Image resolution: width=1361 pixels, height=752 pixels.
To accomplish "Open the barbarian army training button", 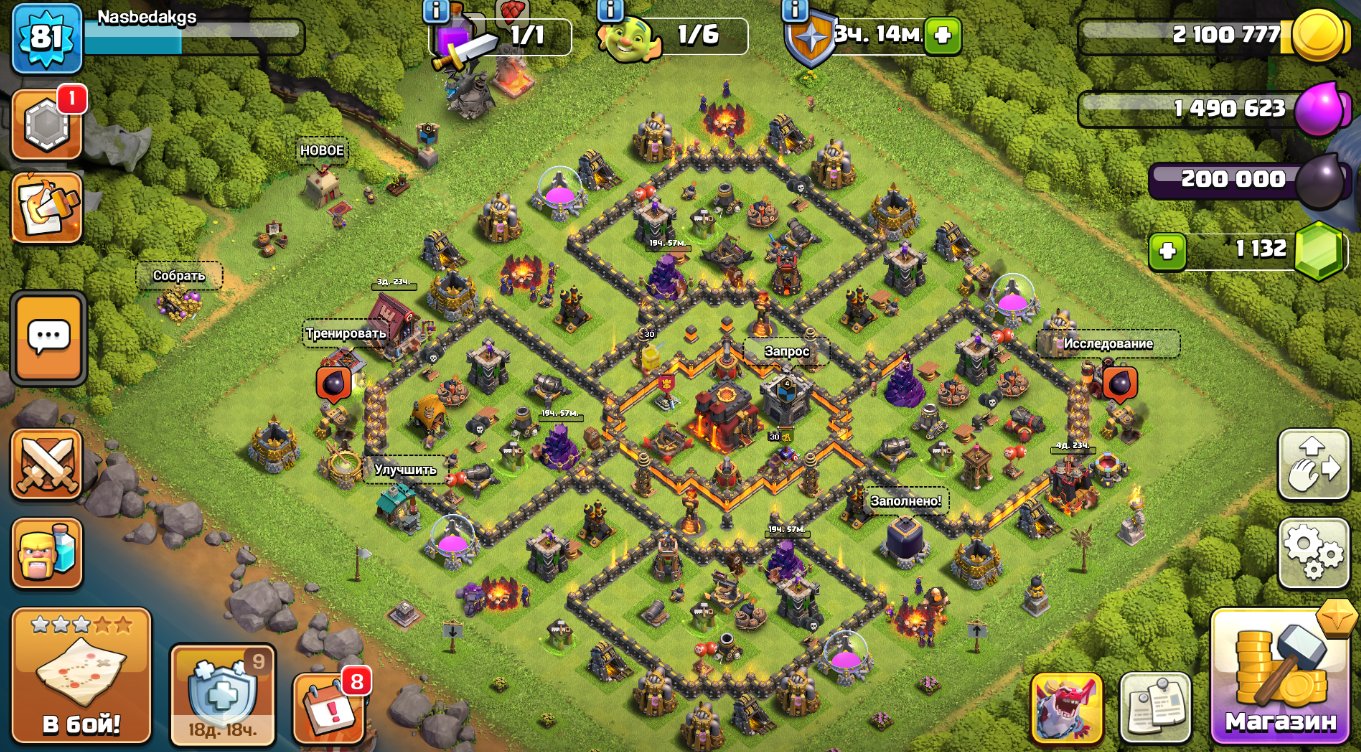I will tap(46, 553).
